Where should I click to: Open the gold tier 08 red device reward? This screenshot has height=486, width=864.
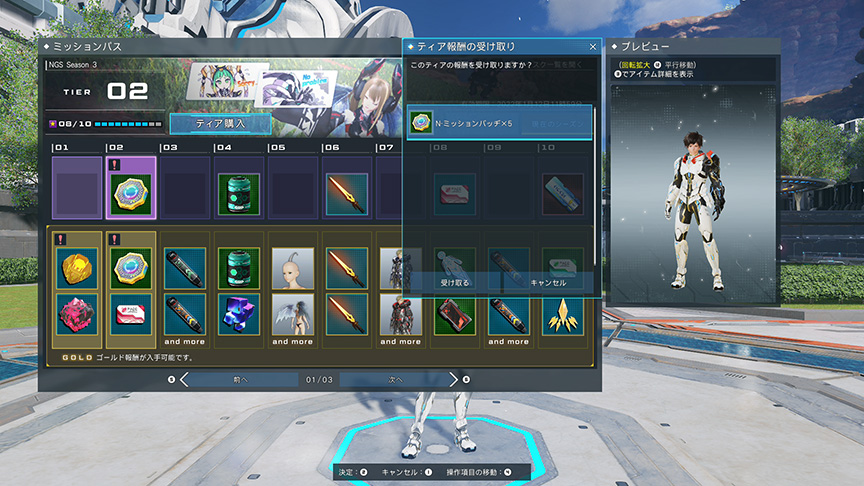click(x=455, y=313)
